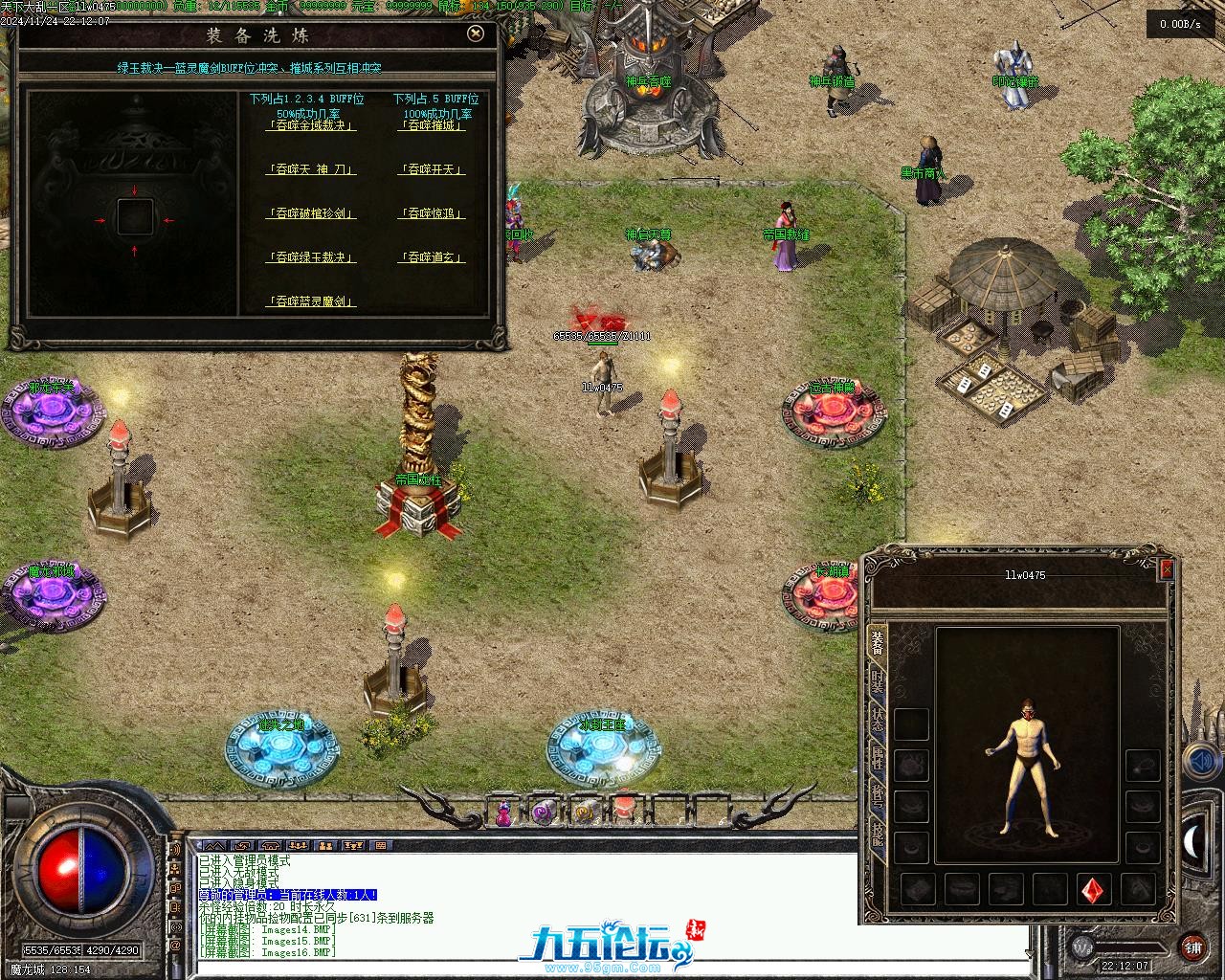Pick the 吞噬破棺珍剑 option
The width and height of the screenshot is (1225, 980).
[x=311, y=213]
